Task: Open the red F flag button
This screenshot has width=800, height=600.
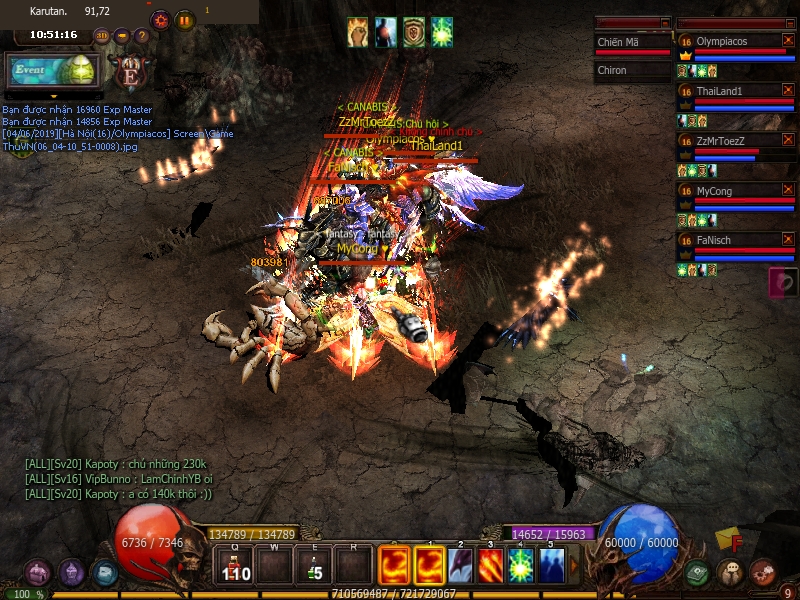Action: click(x=737, y=541)
